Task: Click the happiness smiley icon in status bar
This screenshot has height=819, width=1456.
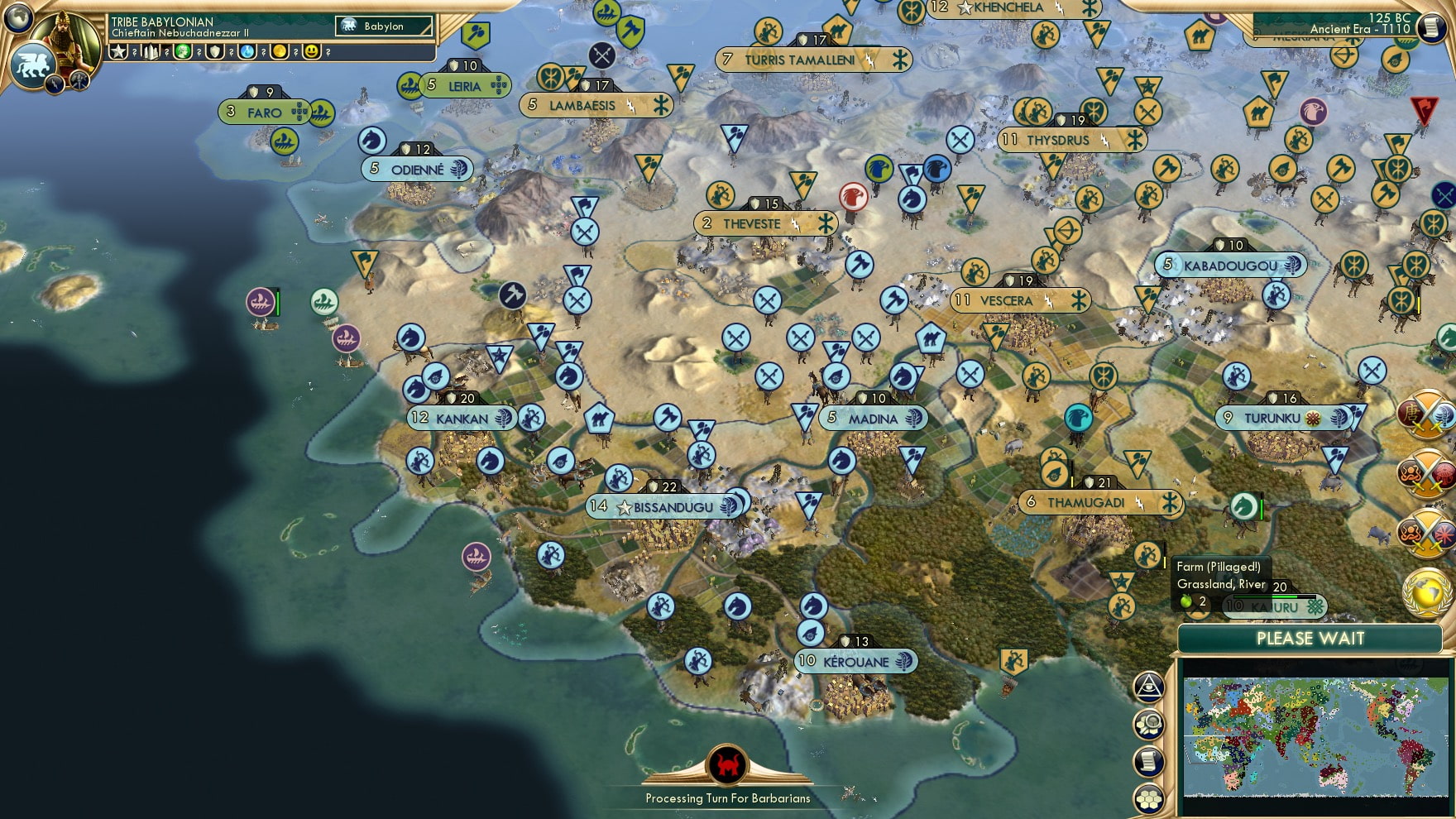Action: coord(310,52)
